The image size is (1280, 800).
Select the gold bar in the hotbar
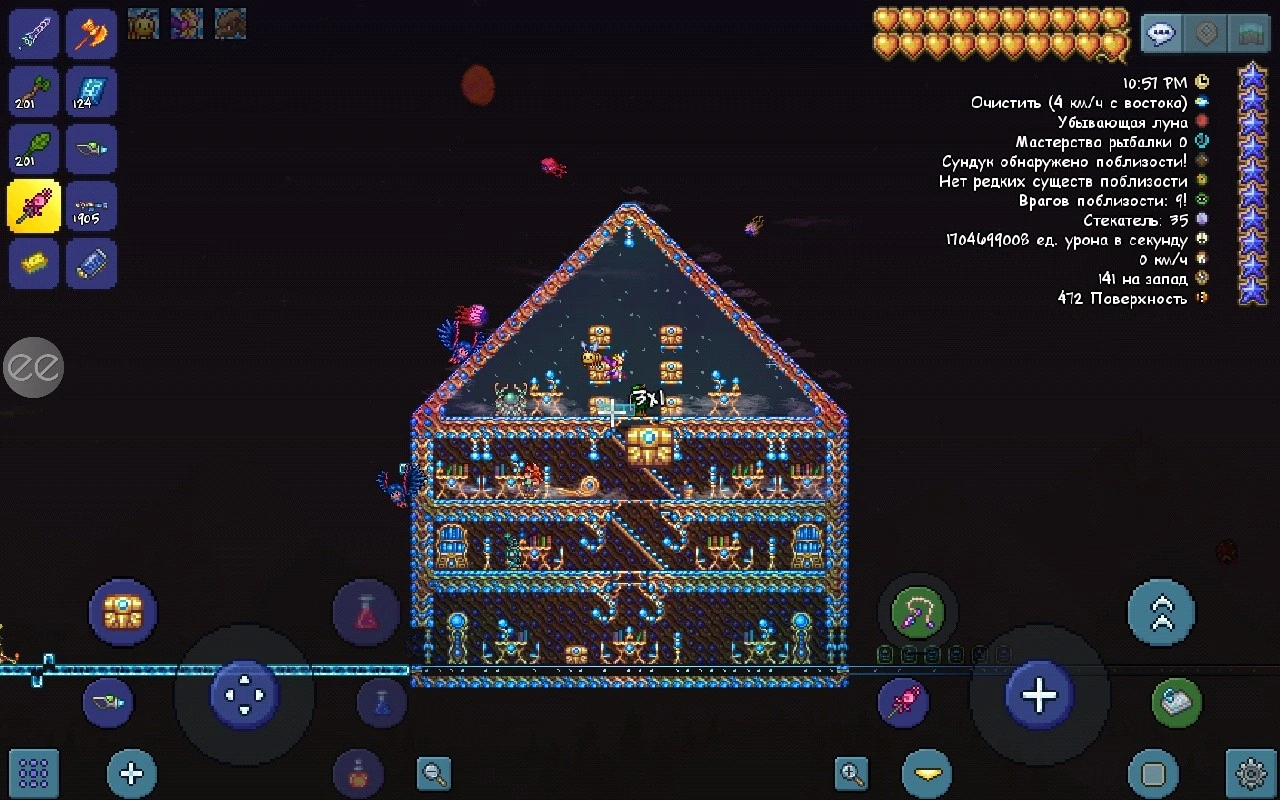[33, 264]
